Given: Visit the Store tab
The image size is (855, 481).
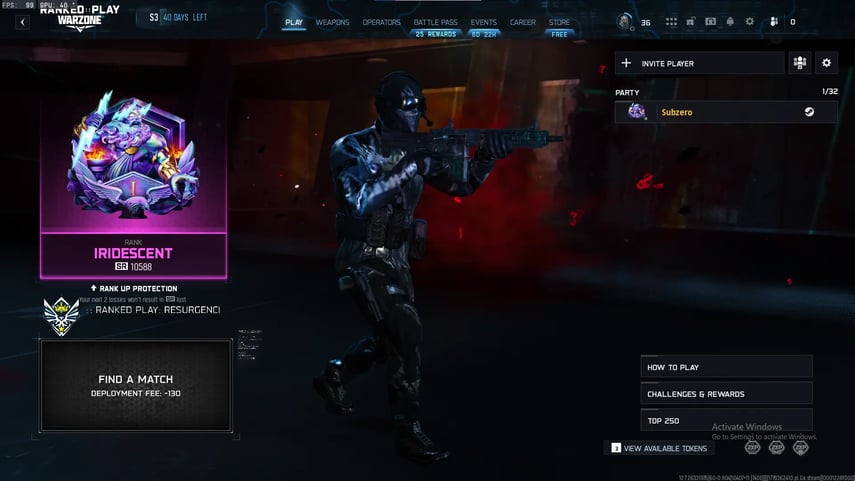Looking at the screenshot, I should 559,22.
